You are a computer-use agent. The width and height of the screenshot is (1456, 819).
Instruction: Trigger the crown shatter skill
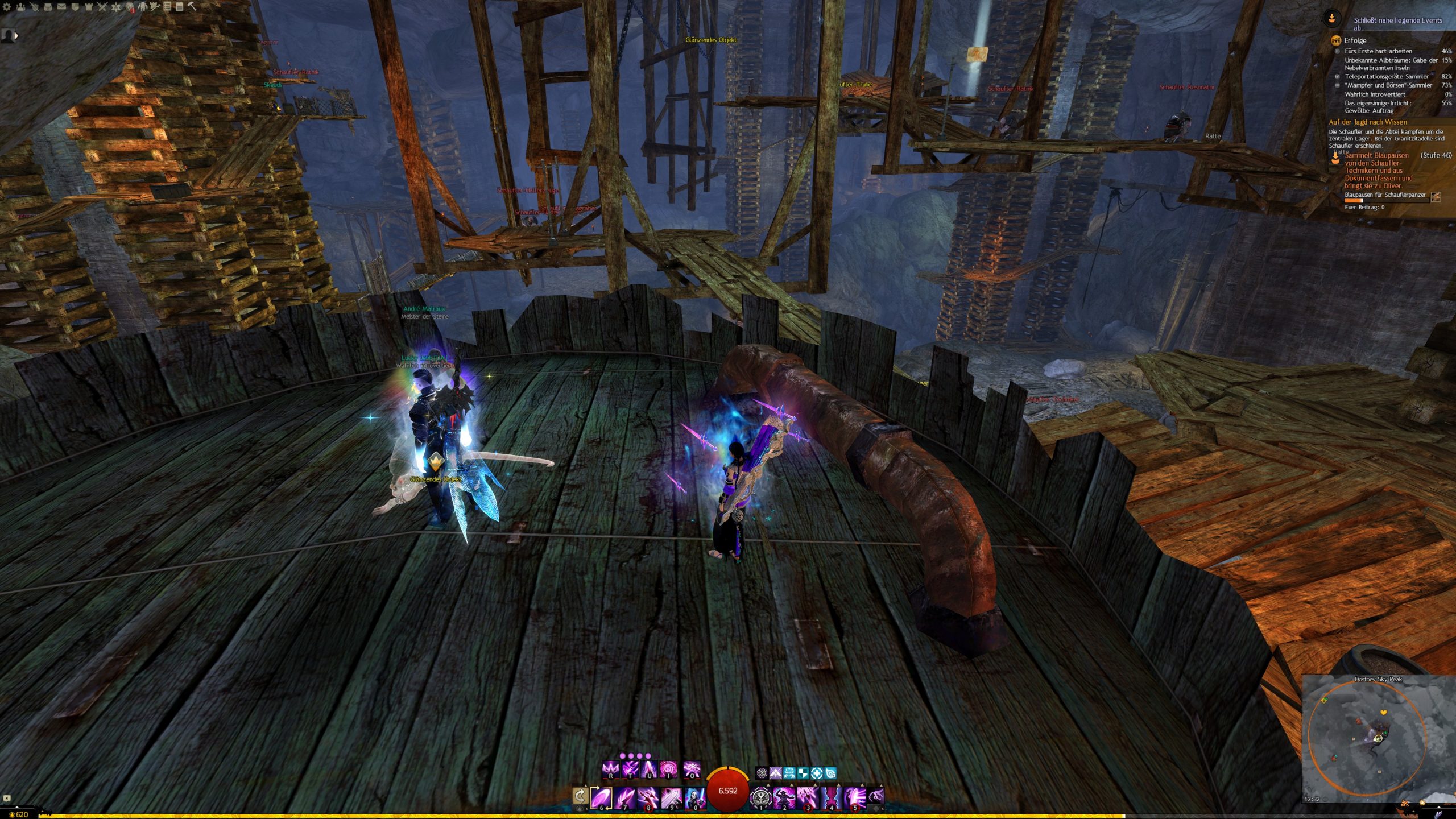pos(610,770)
